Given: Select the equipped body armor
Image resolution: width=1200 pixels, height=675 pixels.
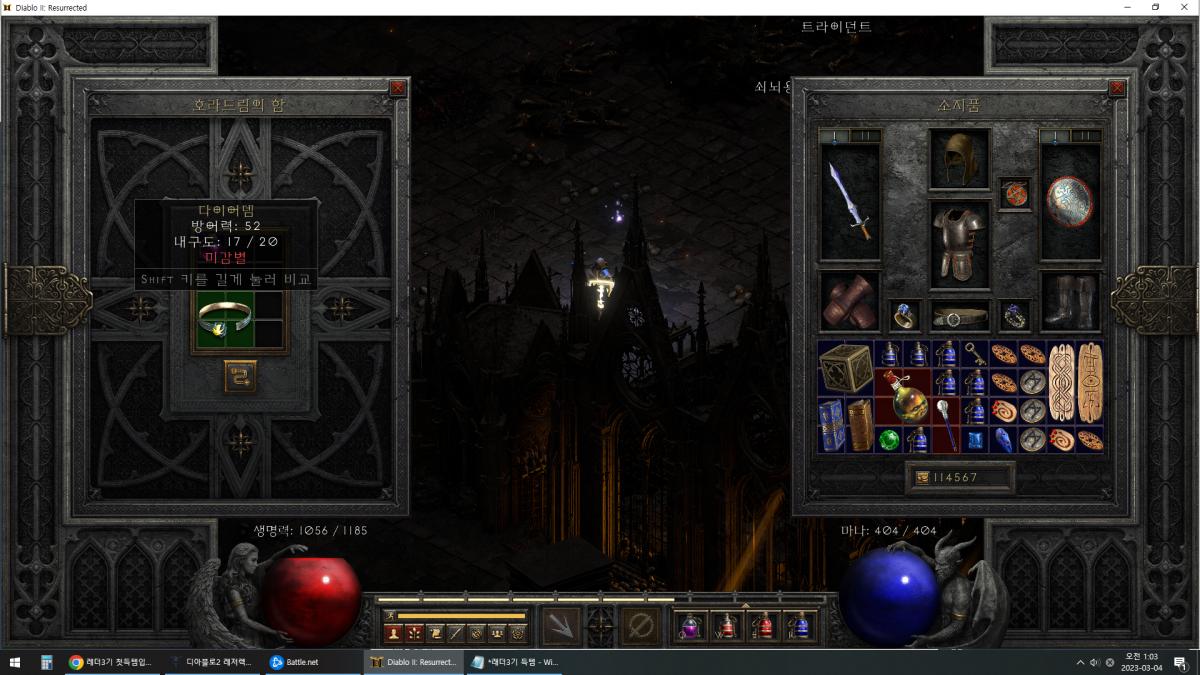Looking at the screenshot, I should (959, 242).
